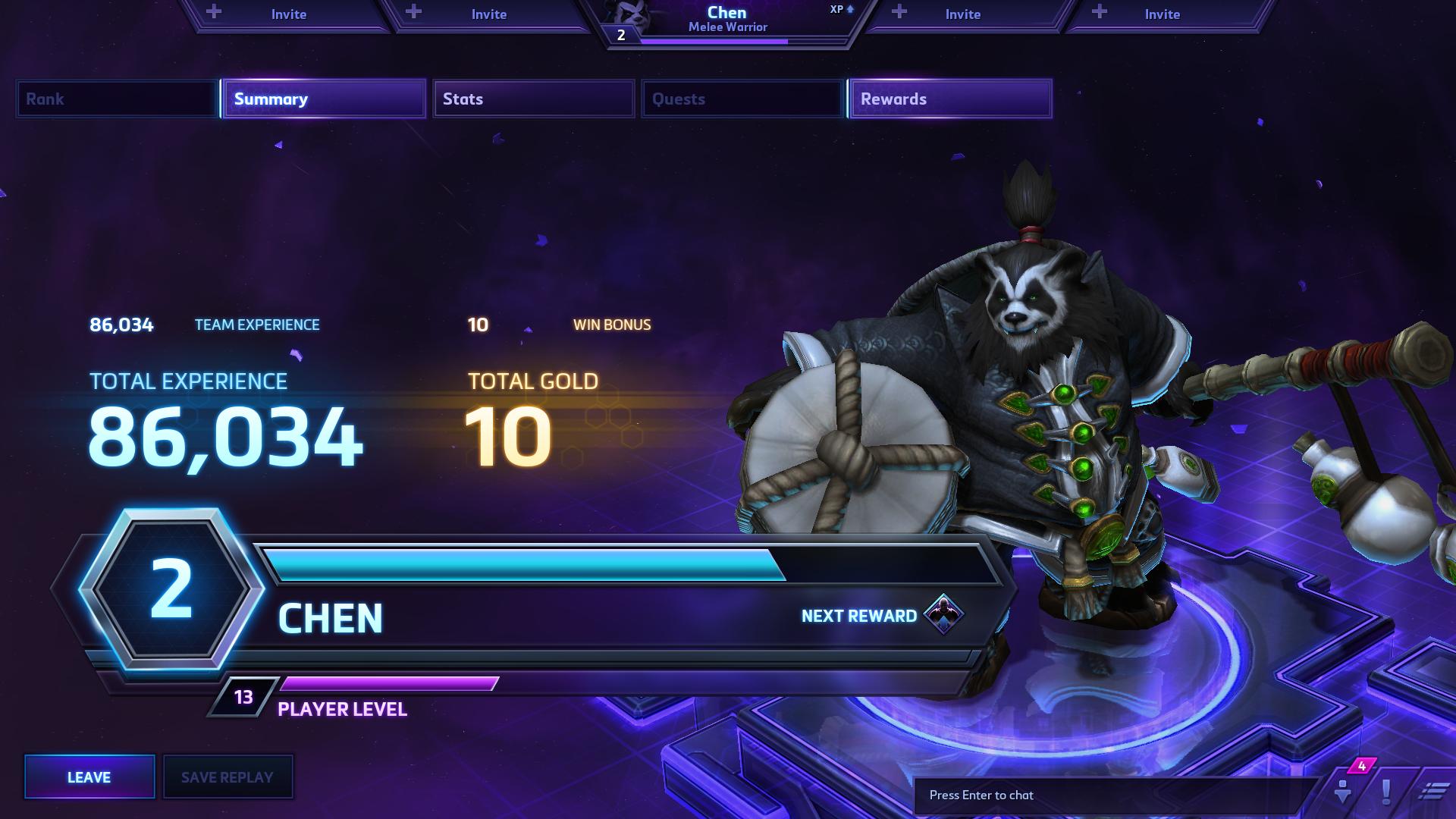Open the Rank tab
Viewport: 1456px width, 819px height.
click(x=117, y=99)
